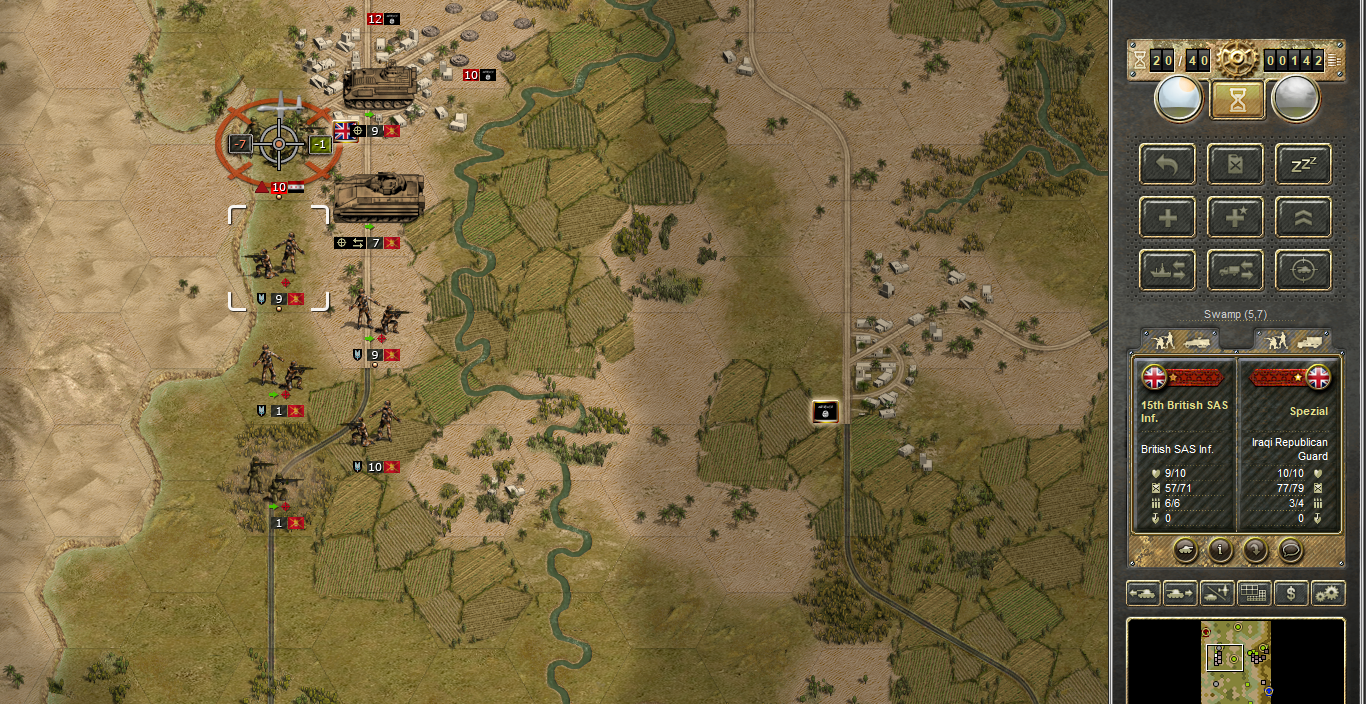Viewport: 1366px width, 704px height.
Task: Upgrade the unit with the chevrons button
Action: [1303, 217]
